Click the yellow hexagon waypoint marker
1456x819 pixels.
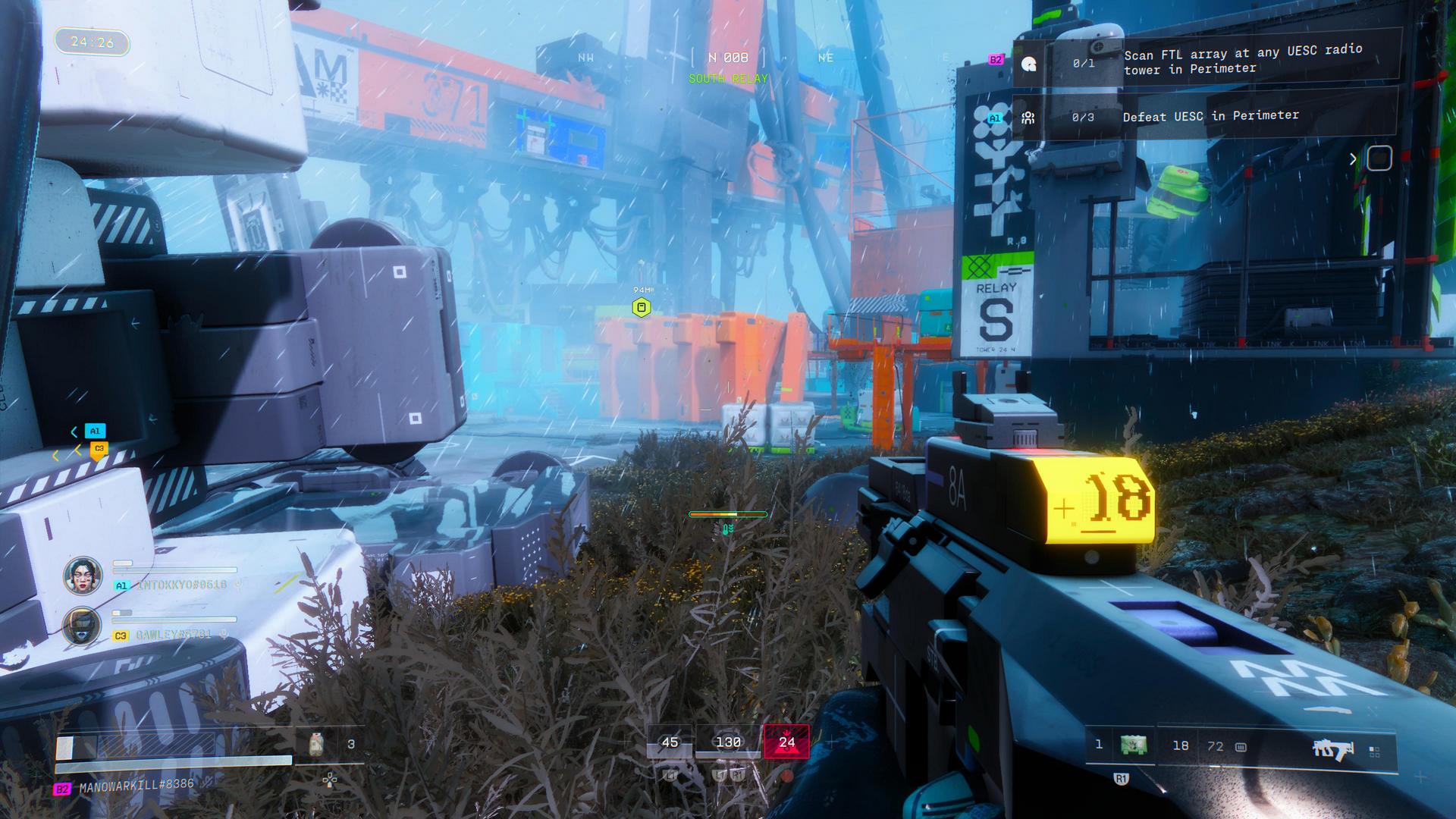coord(642,307)
